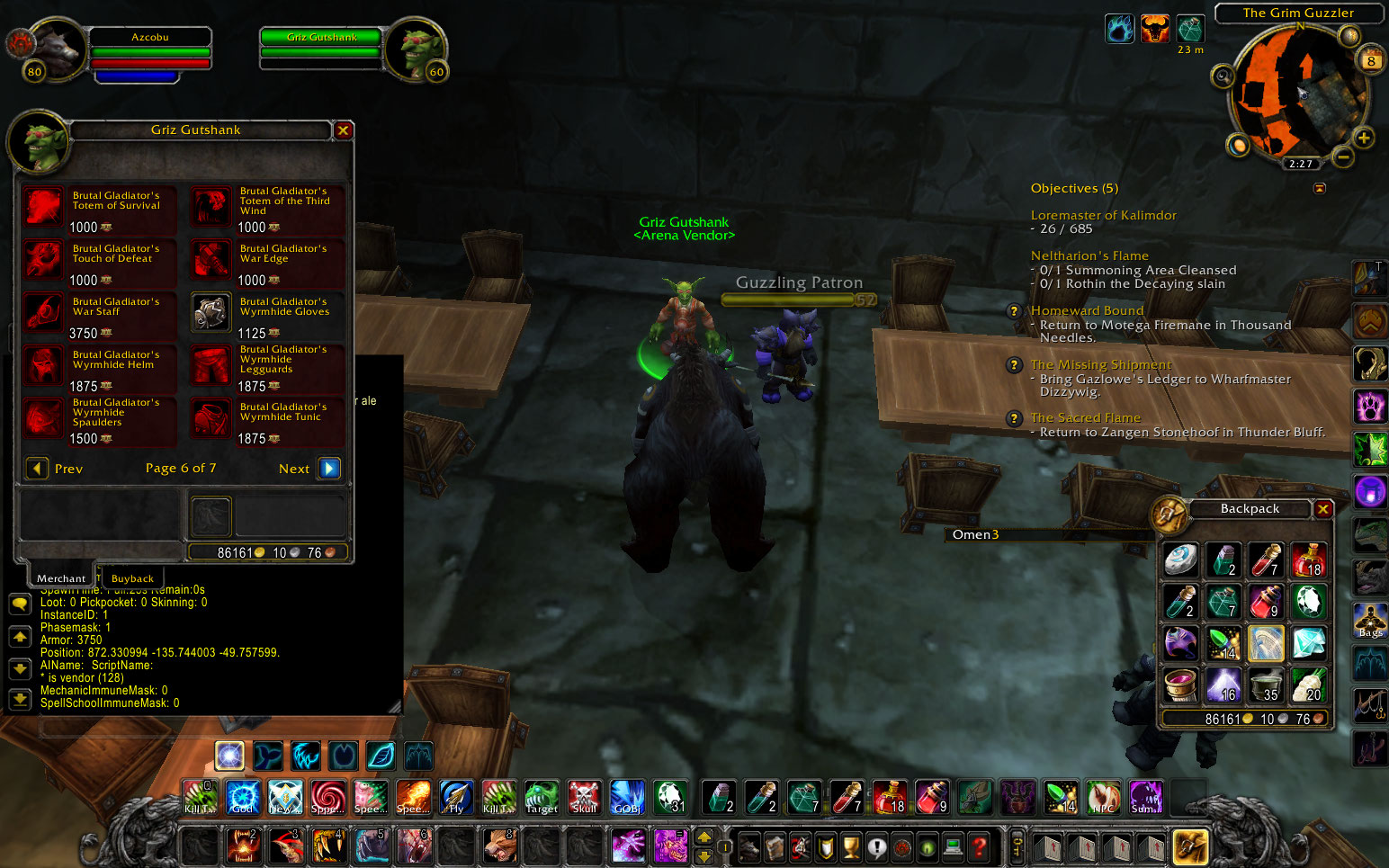Viewport: 1389px width, 868px height.
Task: Click the action bar page-up arrow
Action: [703, 835]
